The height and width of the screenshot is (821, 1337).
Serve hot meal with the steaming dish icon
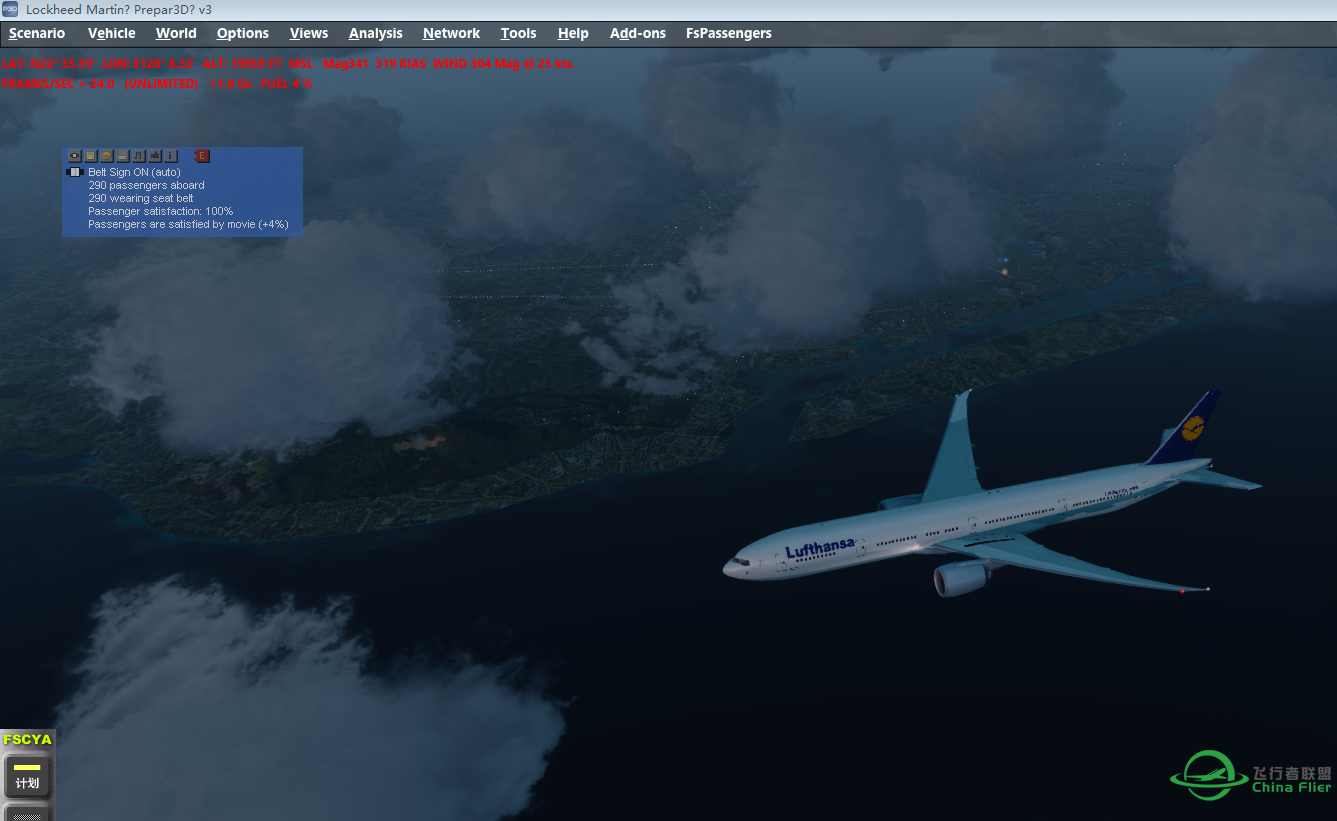(122, 156)
